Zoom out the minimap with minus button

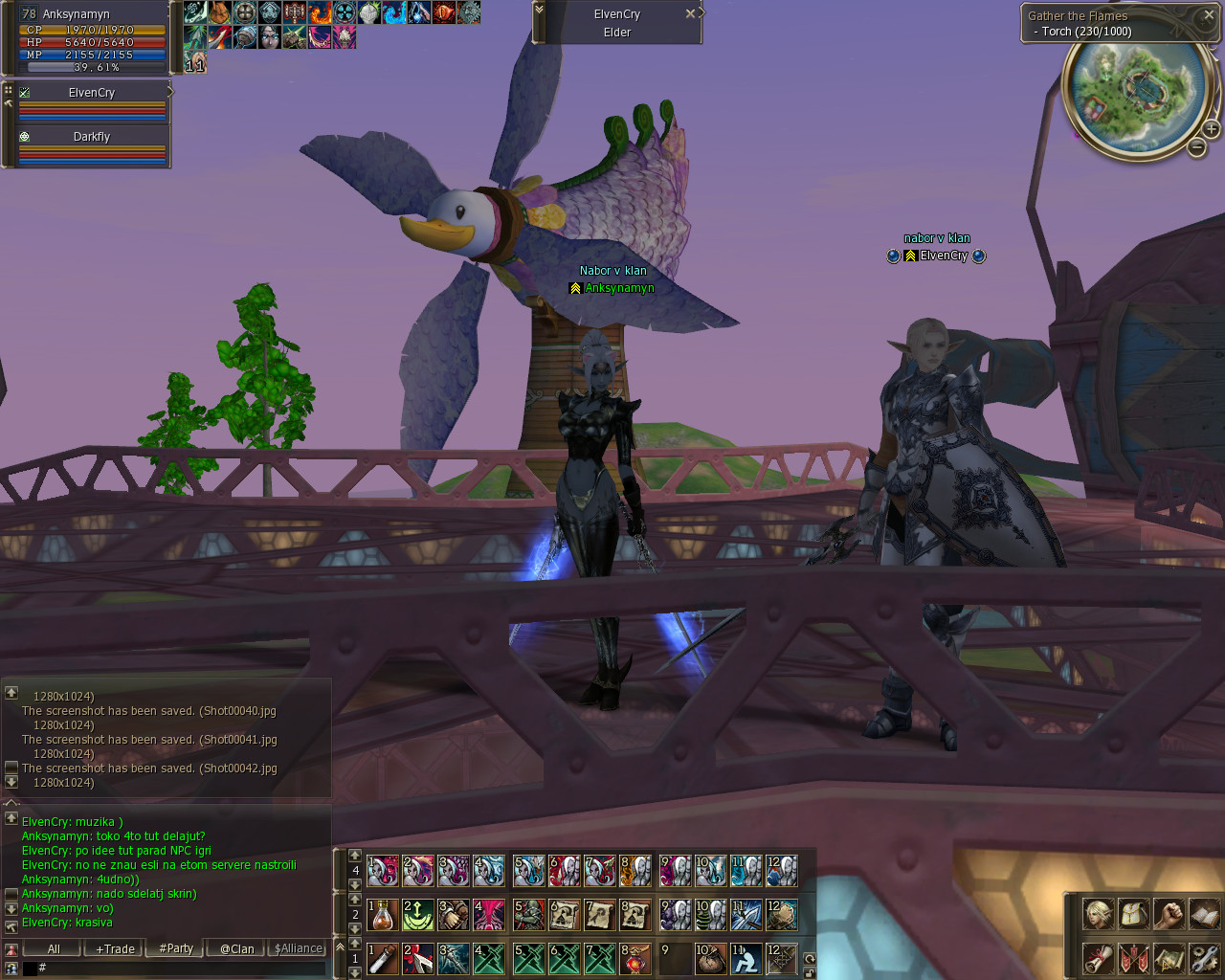click(x=1196, y=147)
